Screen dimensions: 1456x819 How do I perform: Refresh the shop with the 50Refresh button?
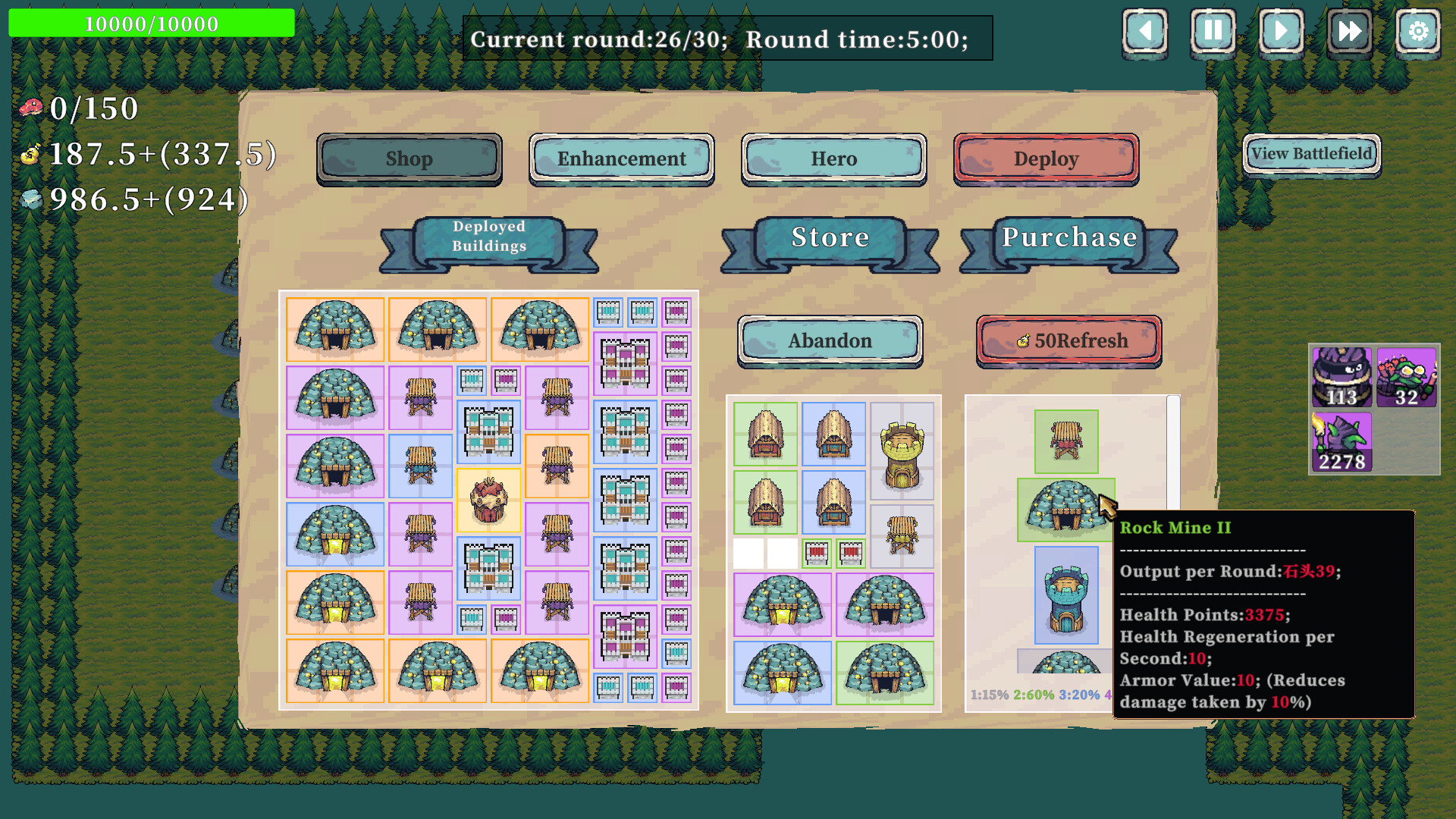coord(1068,340)
